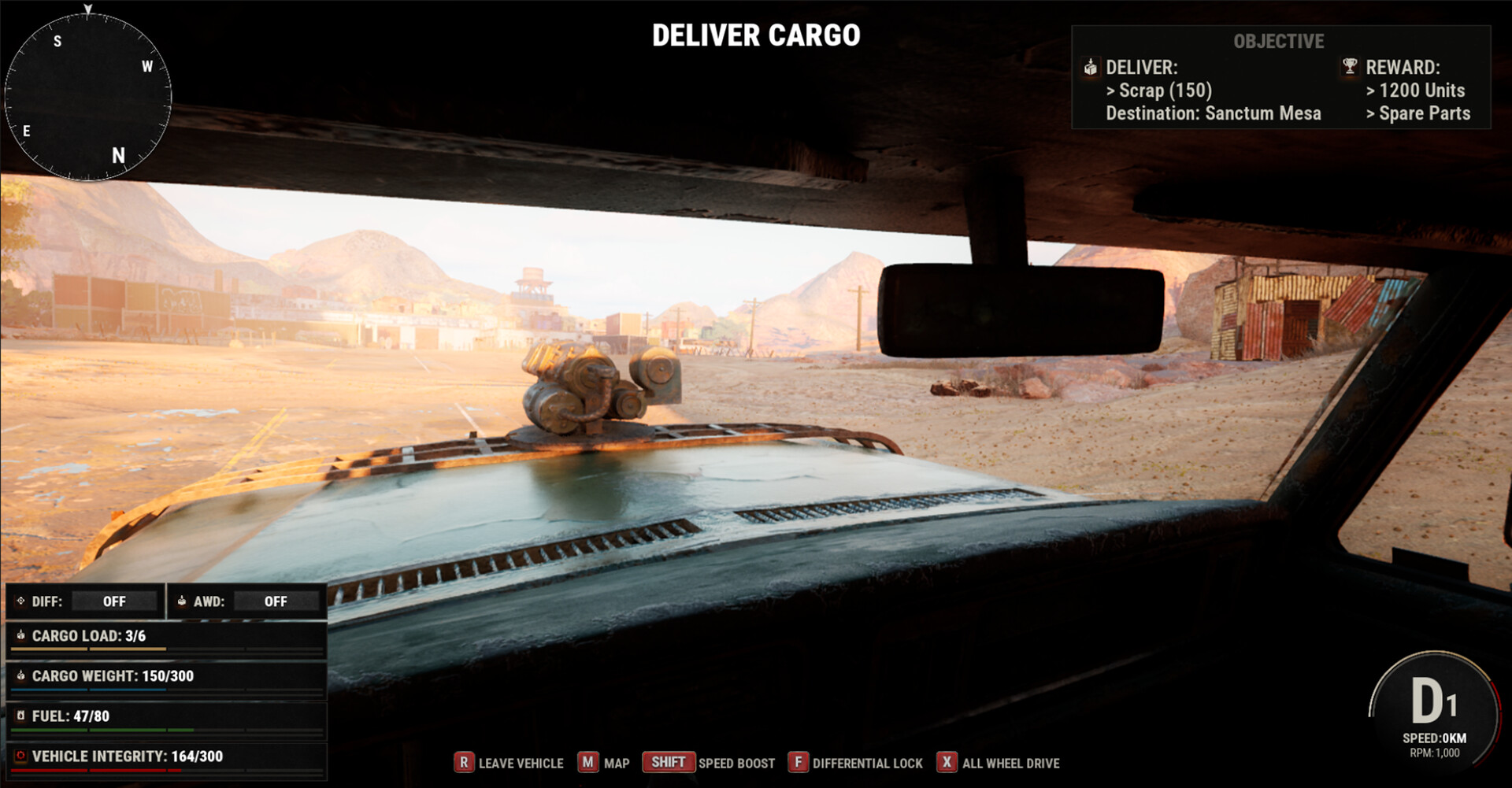Viewport: 1512px width, 788px height.
Task: Select the DELIVER CARGO mission title
Action: pos(756,35)
